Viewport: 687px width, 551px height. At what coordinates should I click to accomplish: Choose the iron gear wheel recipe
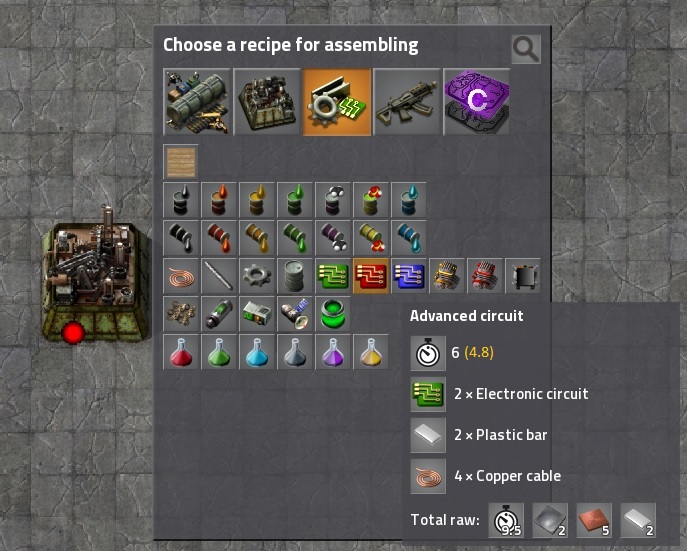[x=257, y=276]
